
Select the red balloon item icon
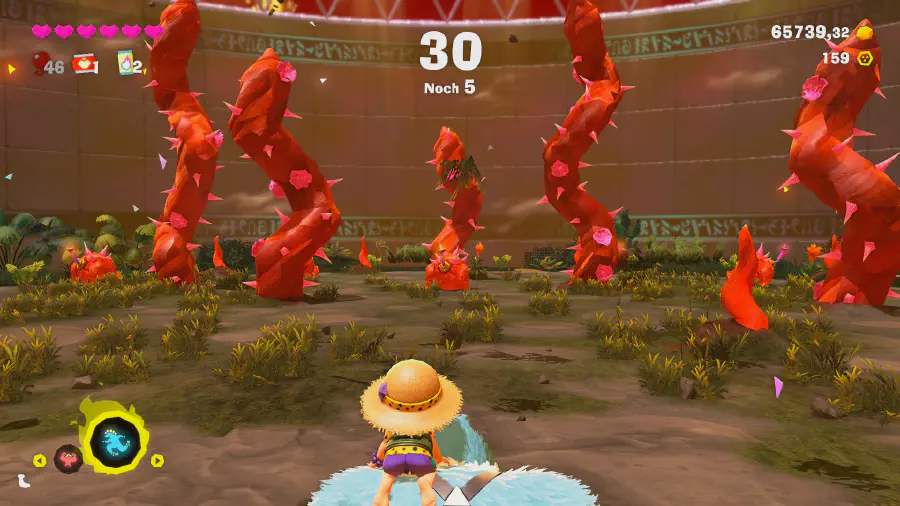click(41, 64)
